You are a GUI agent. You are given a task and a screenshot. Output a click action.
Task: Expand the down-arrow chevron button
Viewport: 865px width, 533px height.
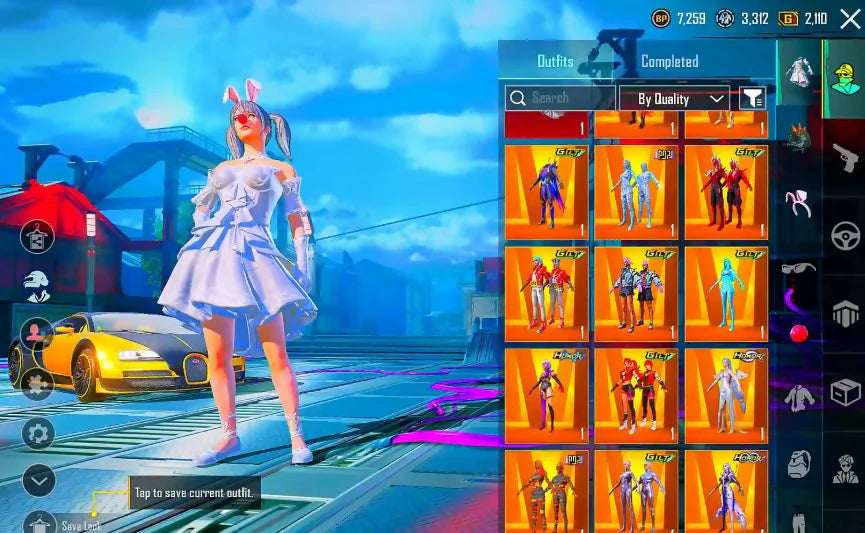[38, 481]
